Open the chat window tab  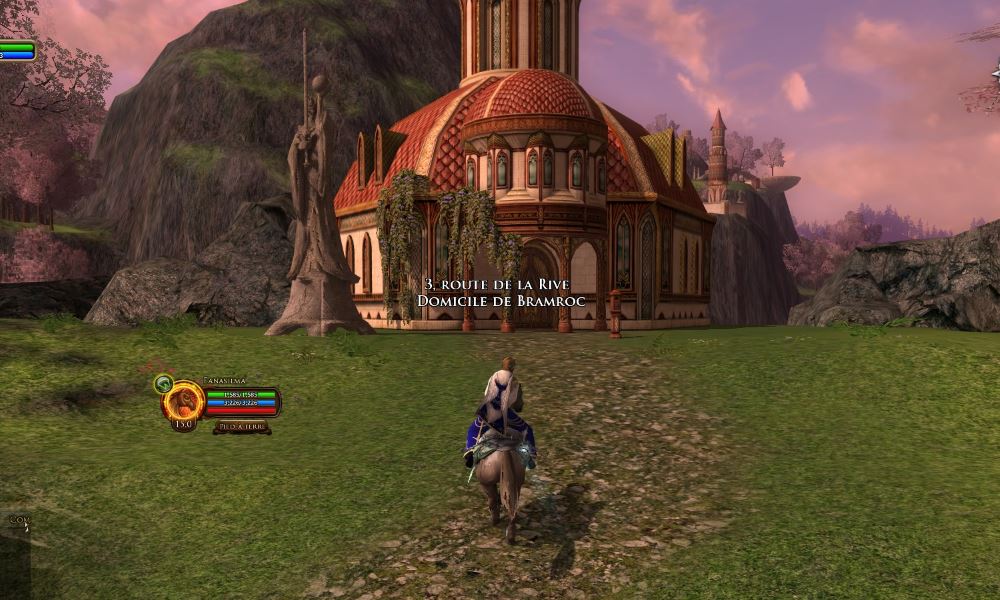[x=17, y=520]
